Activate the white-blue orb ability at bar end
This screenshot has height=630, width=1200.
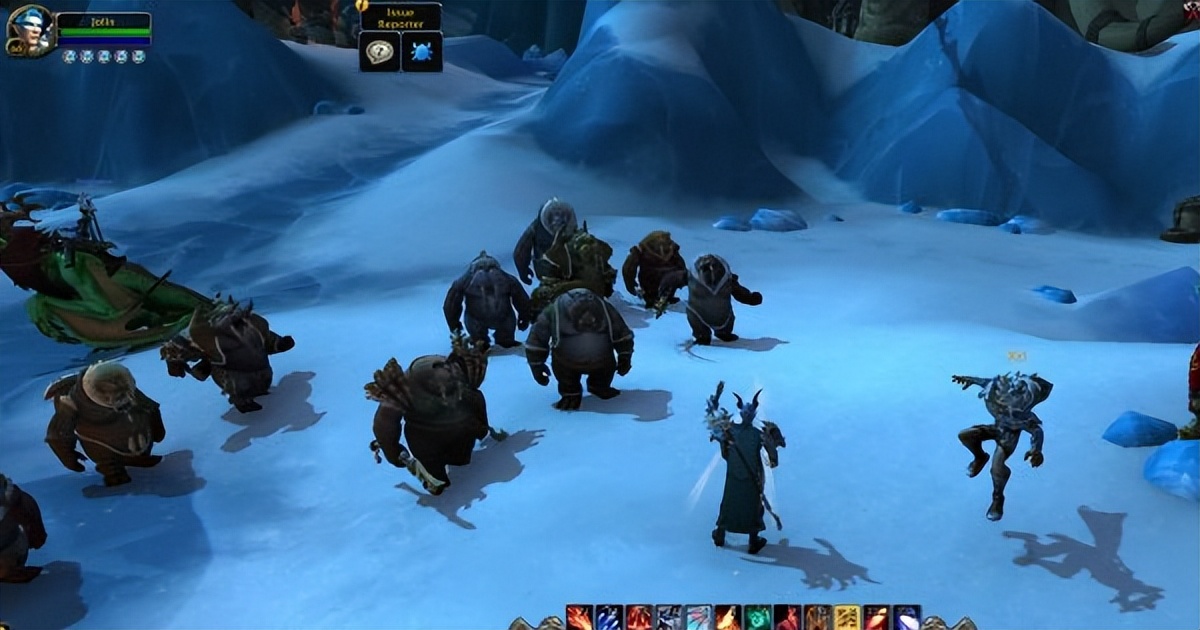tap(906, 618)
